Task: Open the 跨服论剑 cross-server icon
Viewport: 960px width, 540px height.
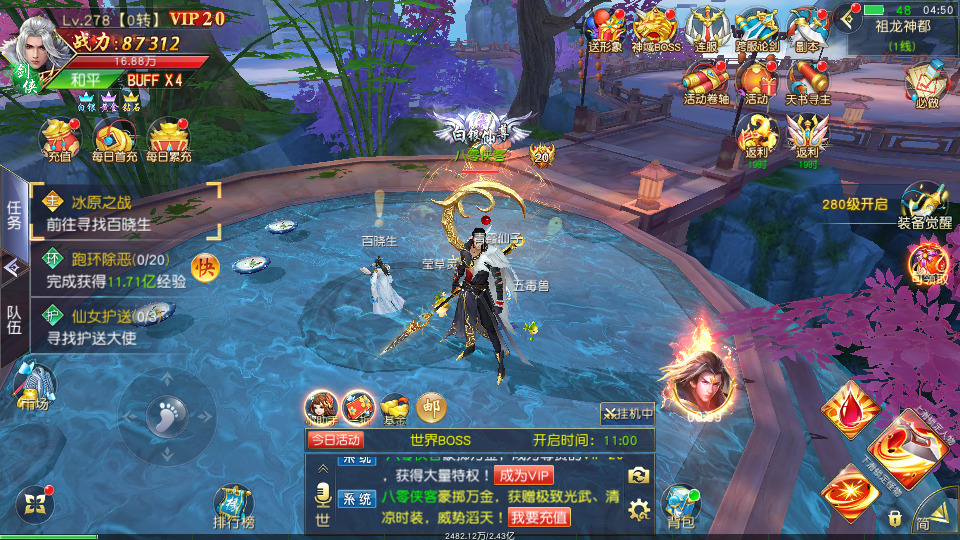Action: pos(757,27)
